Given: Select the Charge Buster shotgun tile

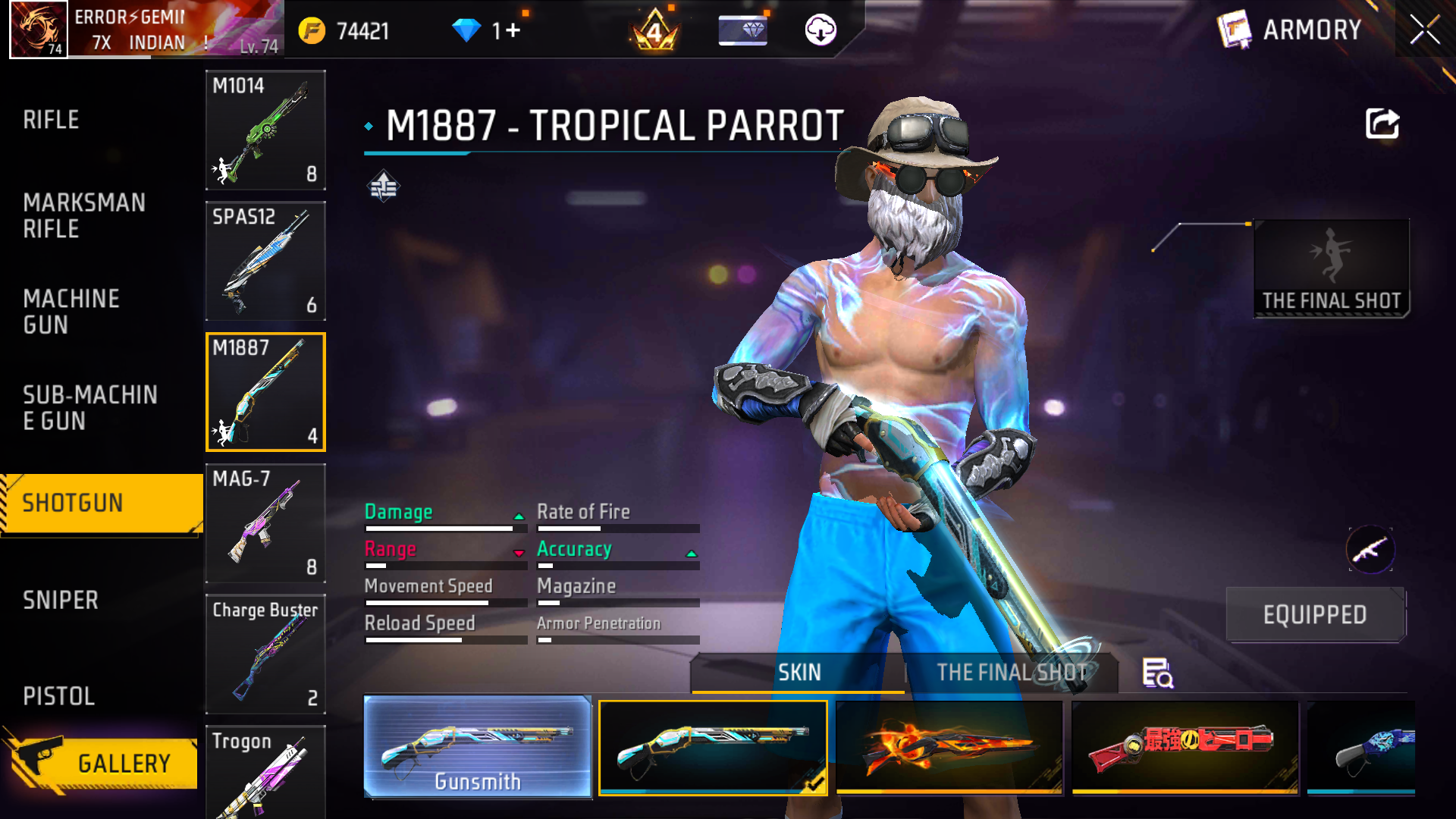Looking at the screenshot, I should click(x=265, y=654).
